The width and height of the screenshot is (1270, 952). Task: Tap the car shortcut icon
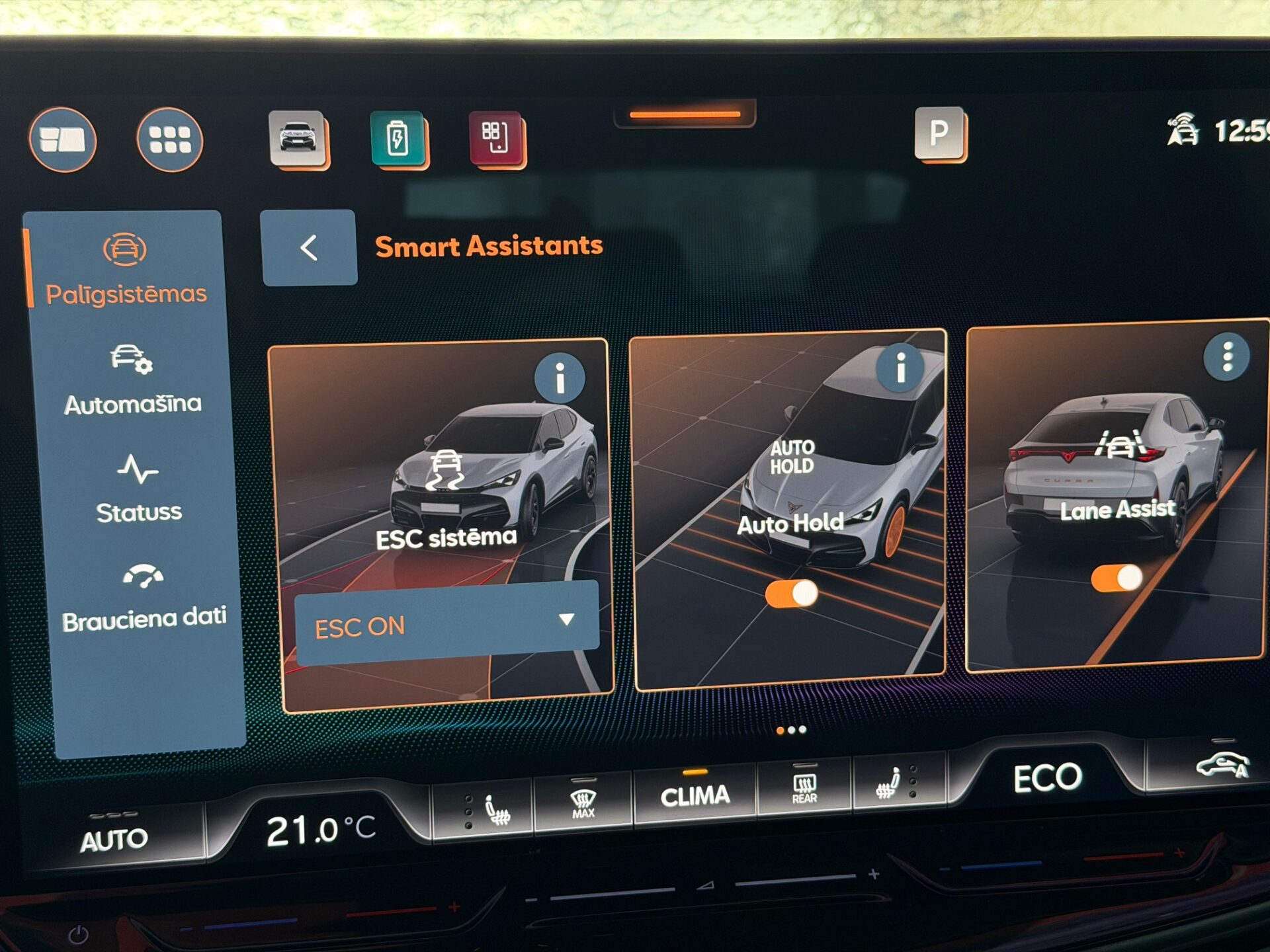pos(298,138)
